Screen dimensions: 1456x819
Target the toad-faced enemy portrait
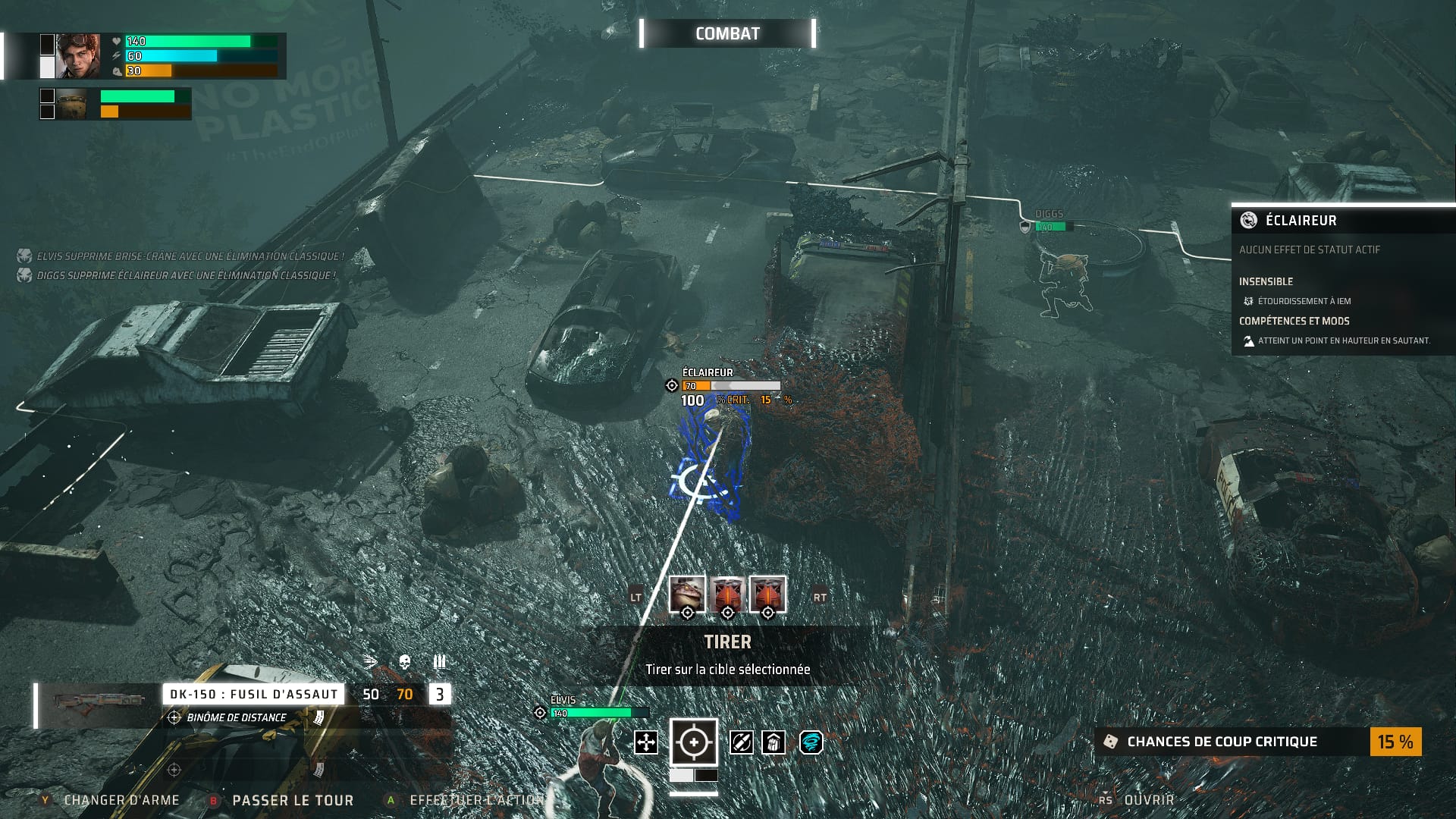pyautogui.click(x=687, y=594)
